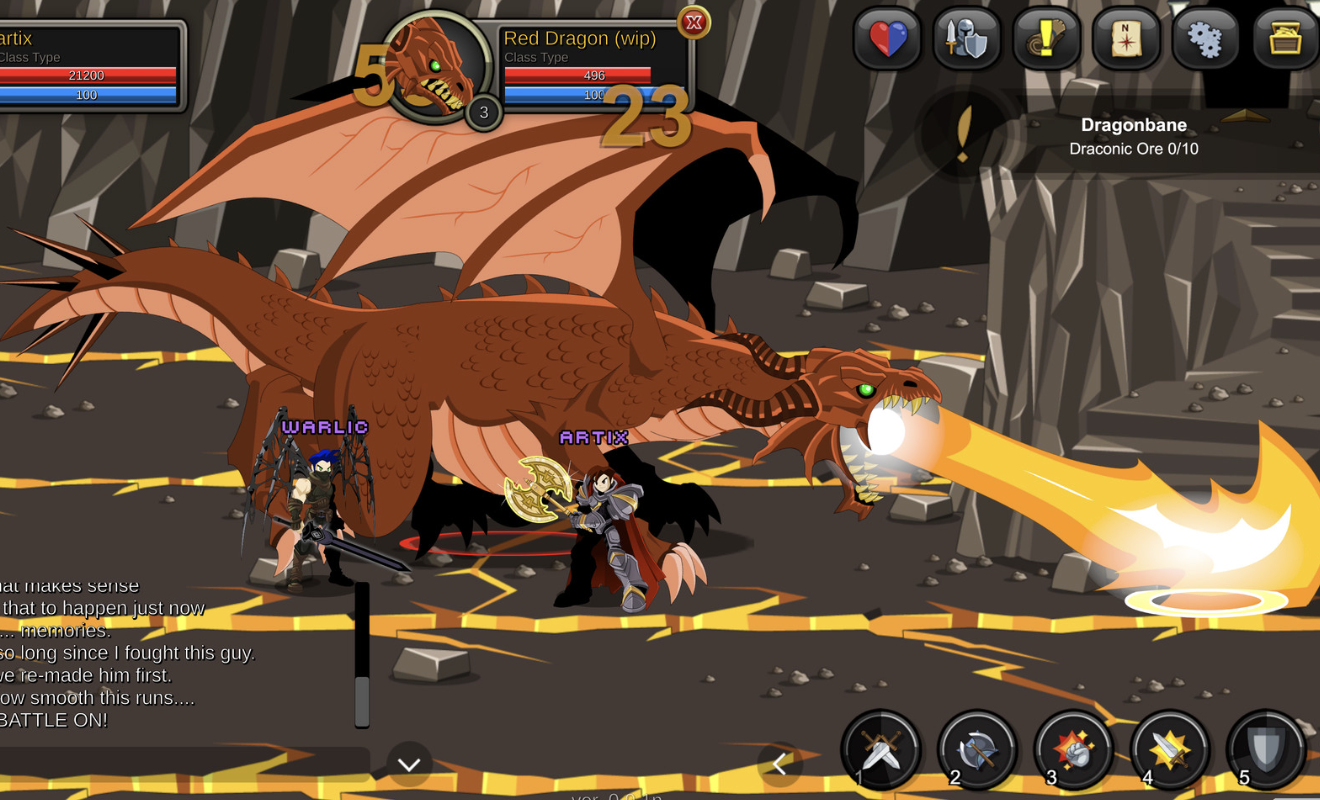This screenshot has height=800, width=1320.
Task: Open game settings via the gears icon
Action: (1205, 40)
